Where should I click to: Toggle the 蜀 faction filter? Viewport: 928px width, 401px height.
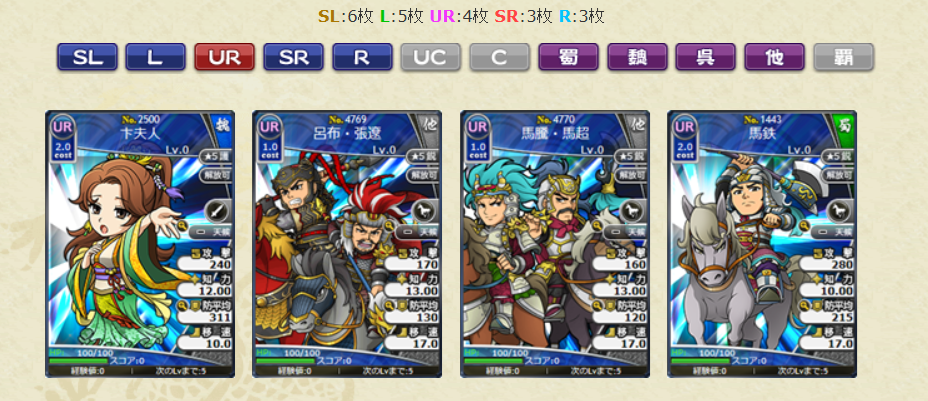tap(568, 57)
